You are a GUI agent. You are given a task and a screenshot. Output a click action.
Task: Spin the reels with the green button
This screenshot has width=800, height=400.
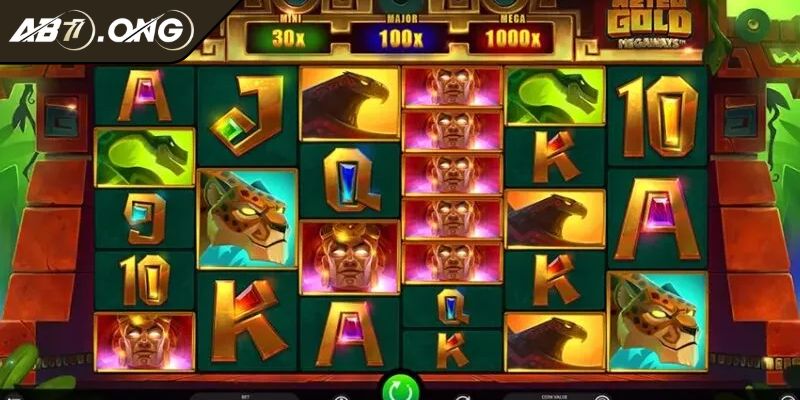coord(399,387)
